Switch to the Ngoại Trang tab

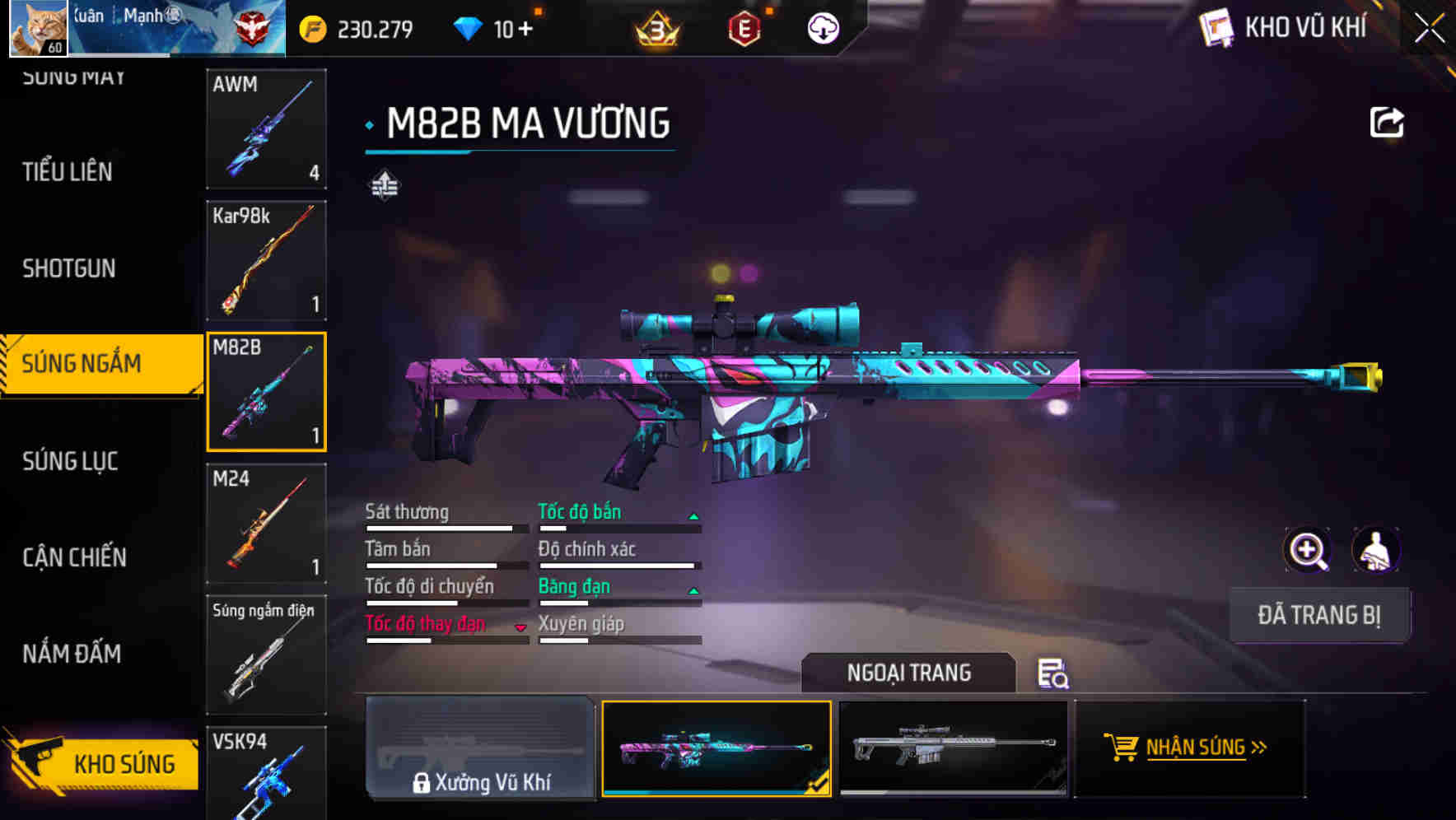click(909, 672)
